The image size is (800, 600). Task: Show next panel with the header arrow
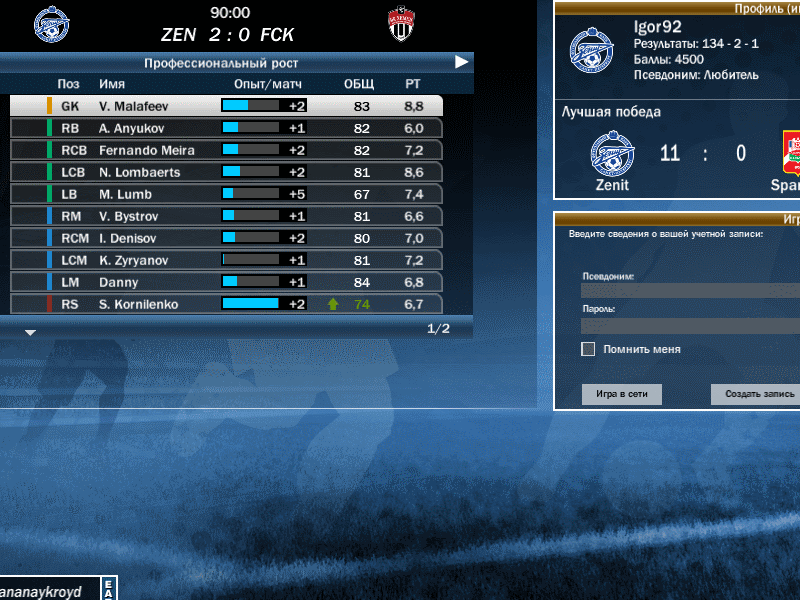point(461,62)
